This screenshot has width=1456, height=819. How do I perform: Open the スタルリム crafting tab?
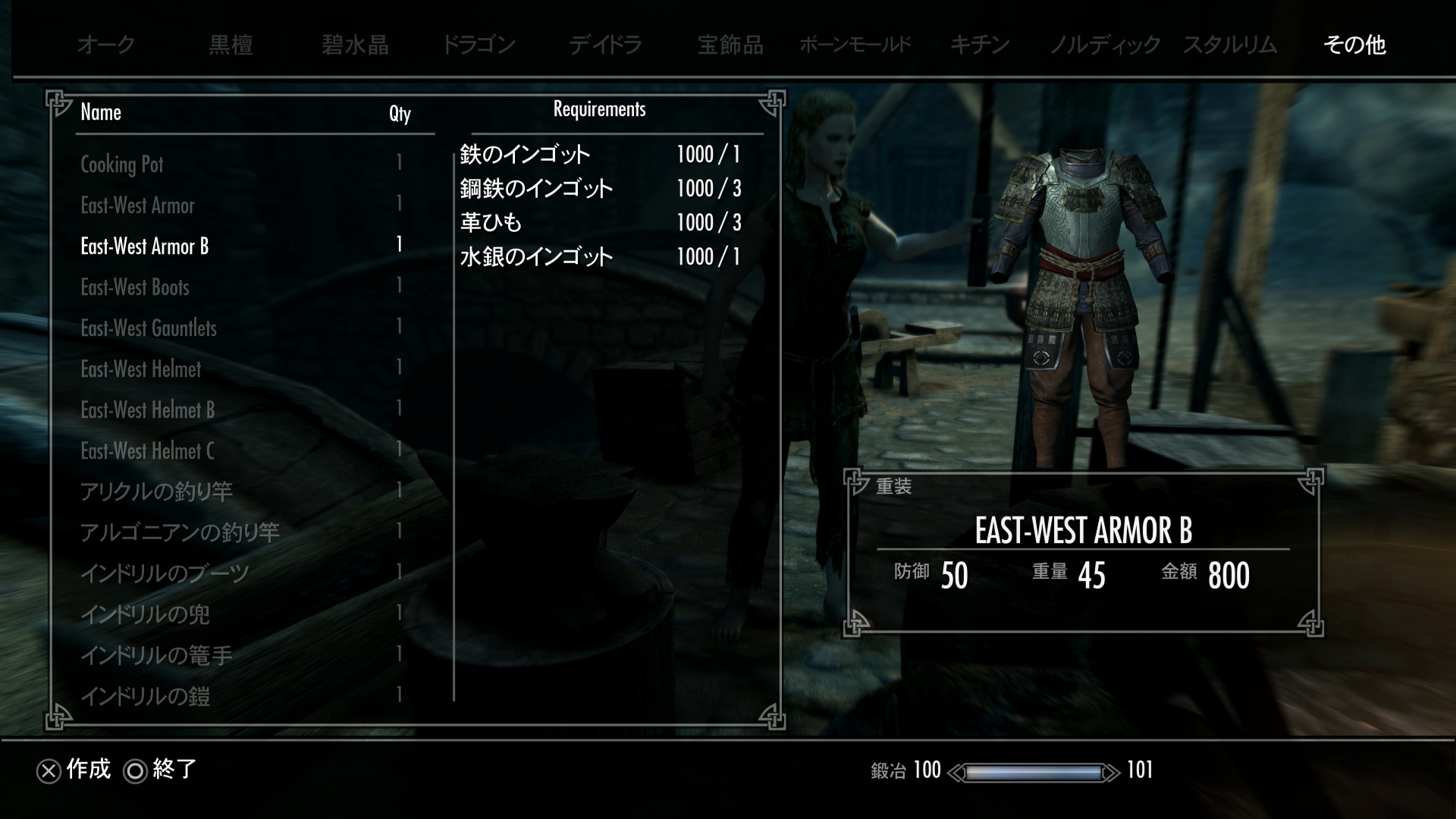tap(1230, 45)
